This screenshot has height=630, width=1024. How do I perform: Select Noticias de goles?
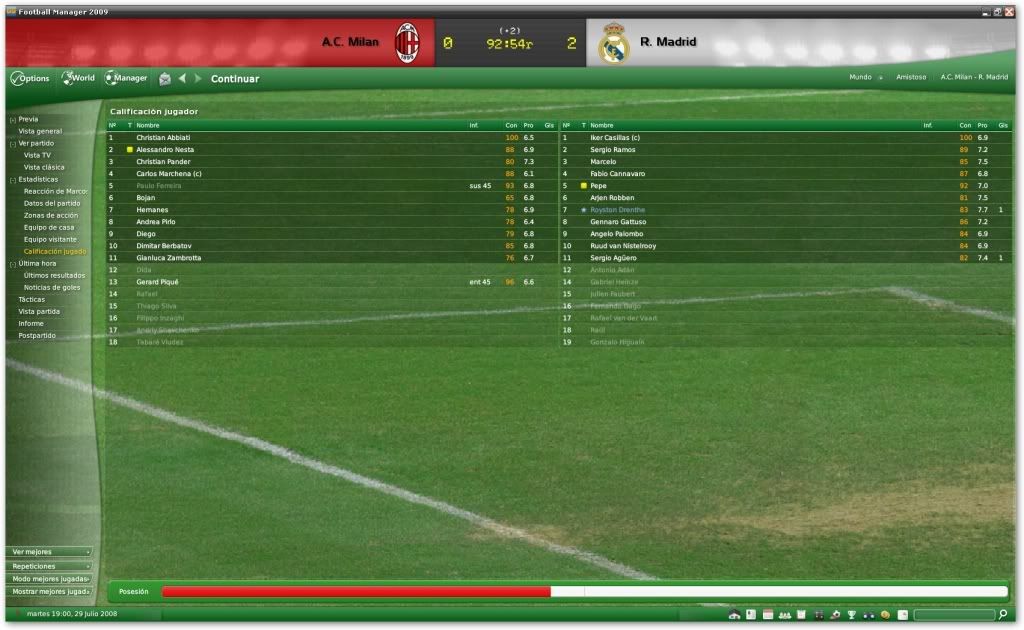52,287
